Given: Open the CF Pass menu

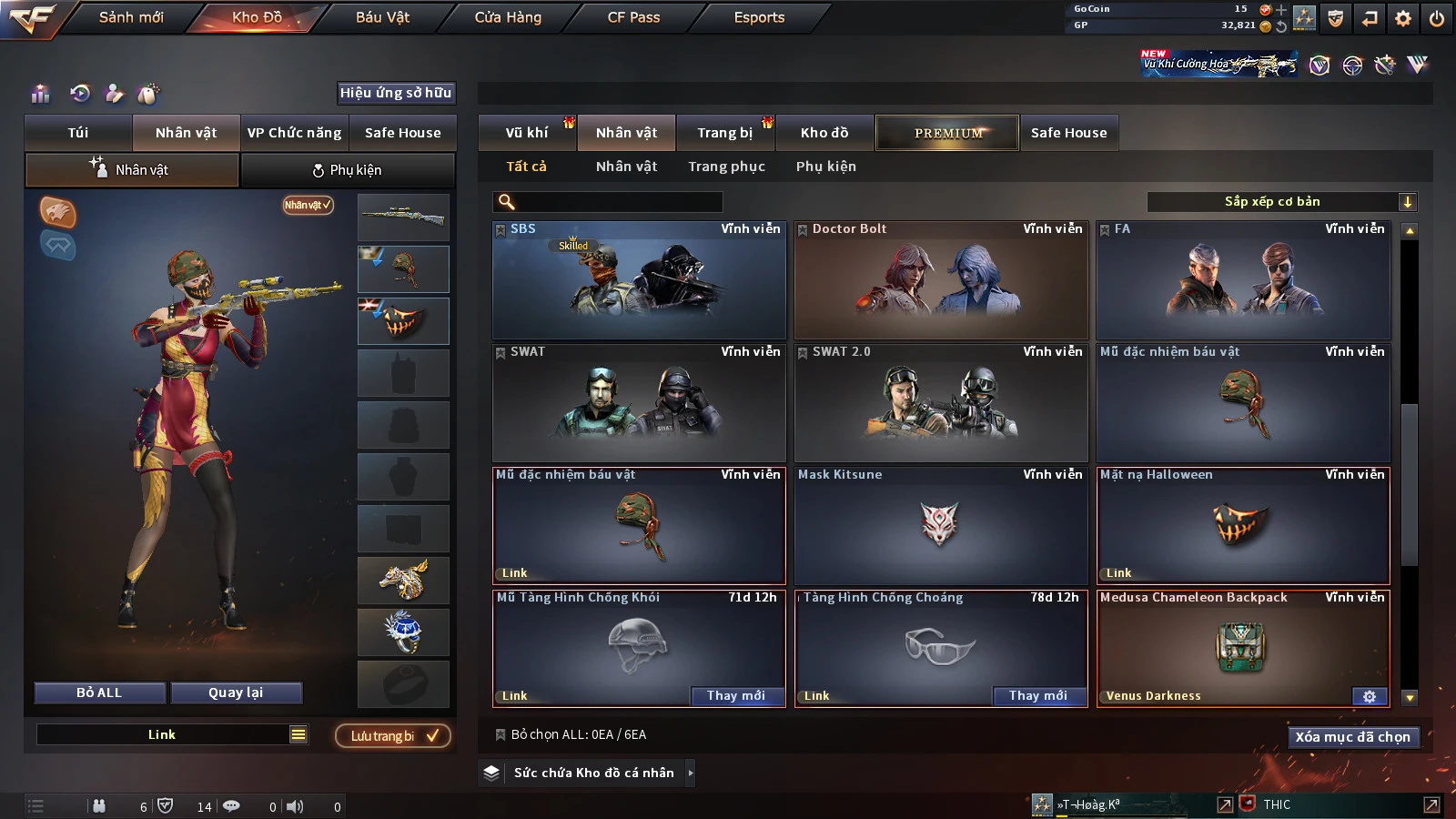Looking at the screenshot, I should pyautogui.click(x=633, y=17).
